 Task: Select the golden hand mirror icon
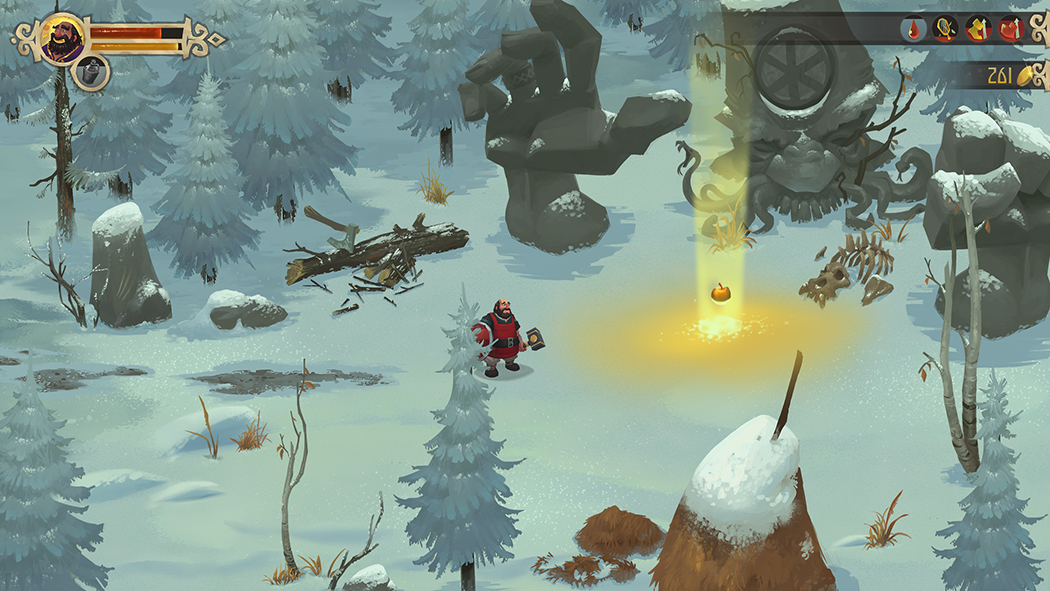(945, 29)
